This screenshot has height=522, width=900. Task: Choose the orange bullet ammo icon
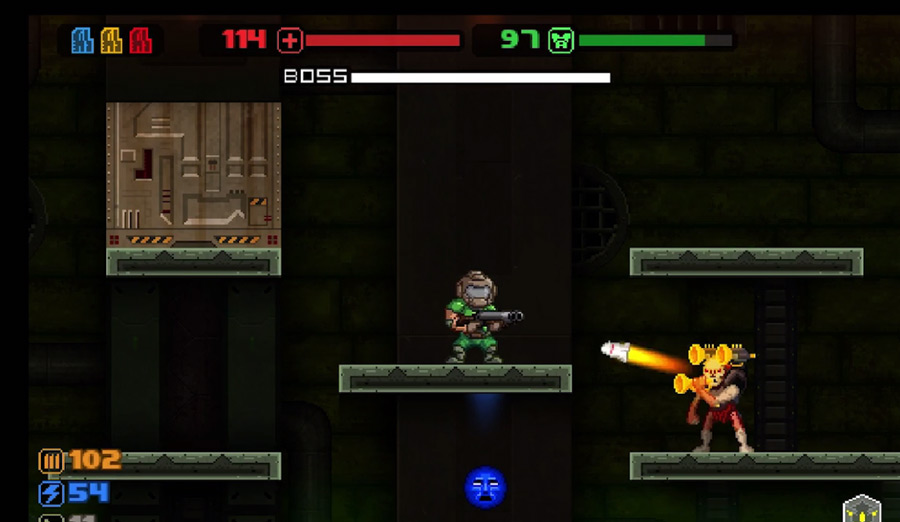pos(51,461)
